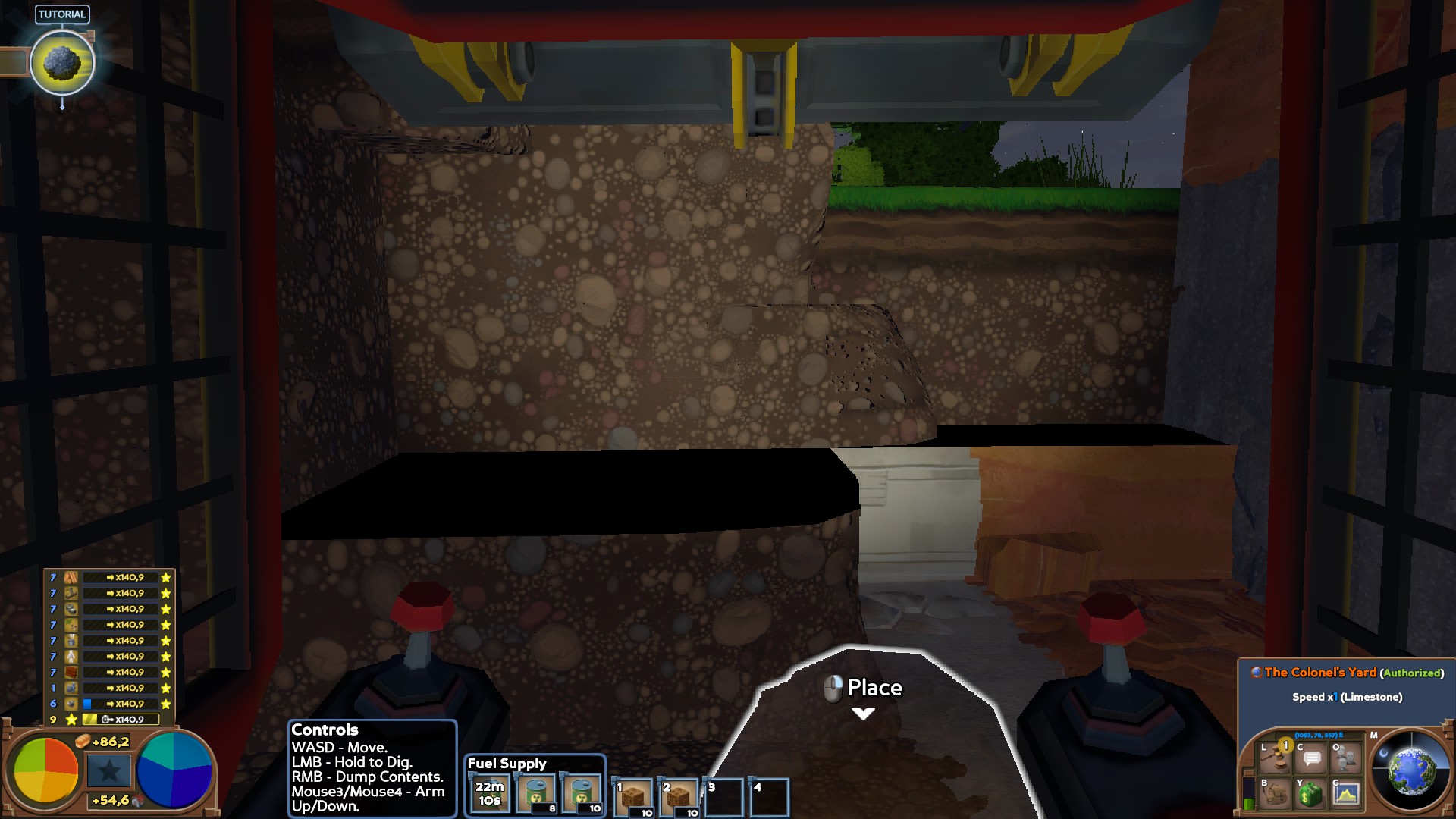Image resolution: width=1456 pixels, height=819 pixels.
Task: Click the TUTORIAL label
Action: click(63, 13)
